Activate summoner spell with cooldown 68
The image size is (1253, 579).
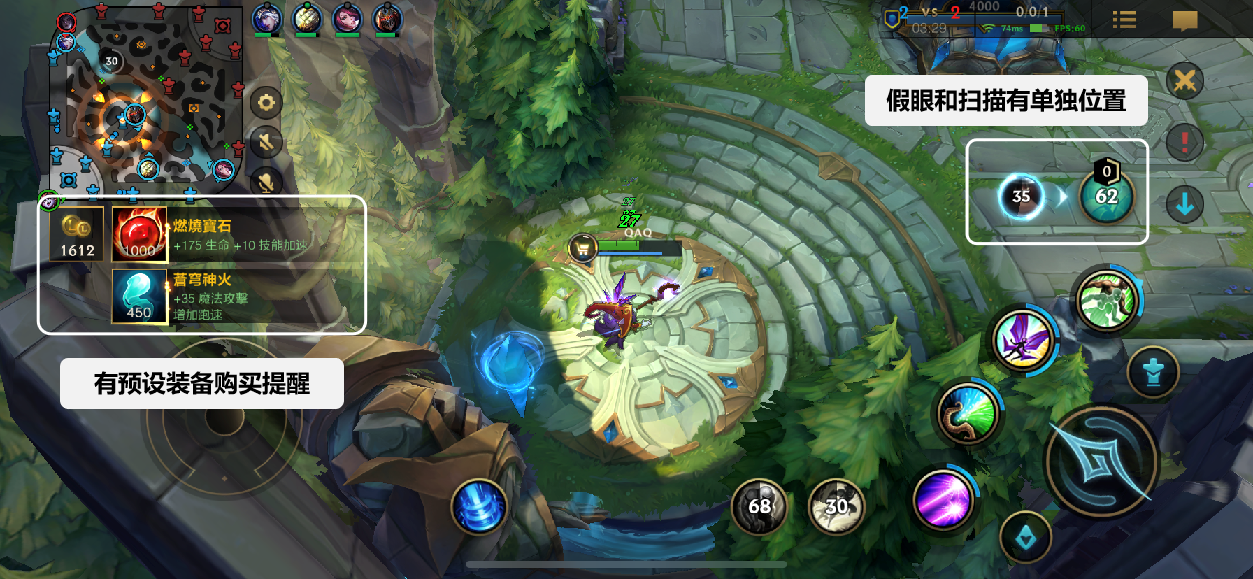760,506
